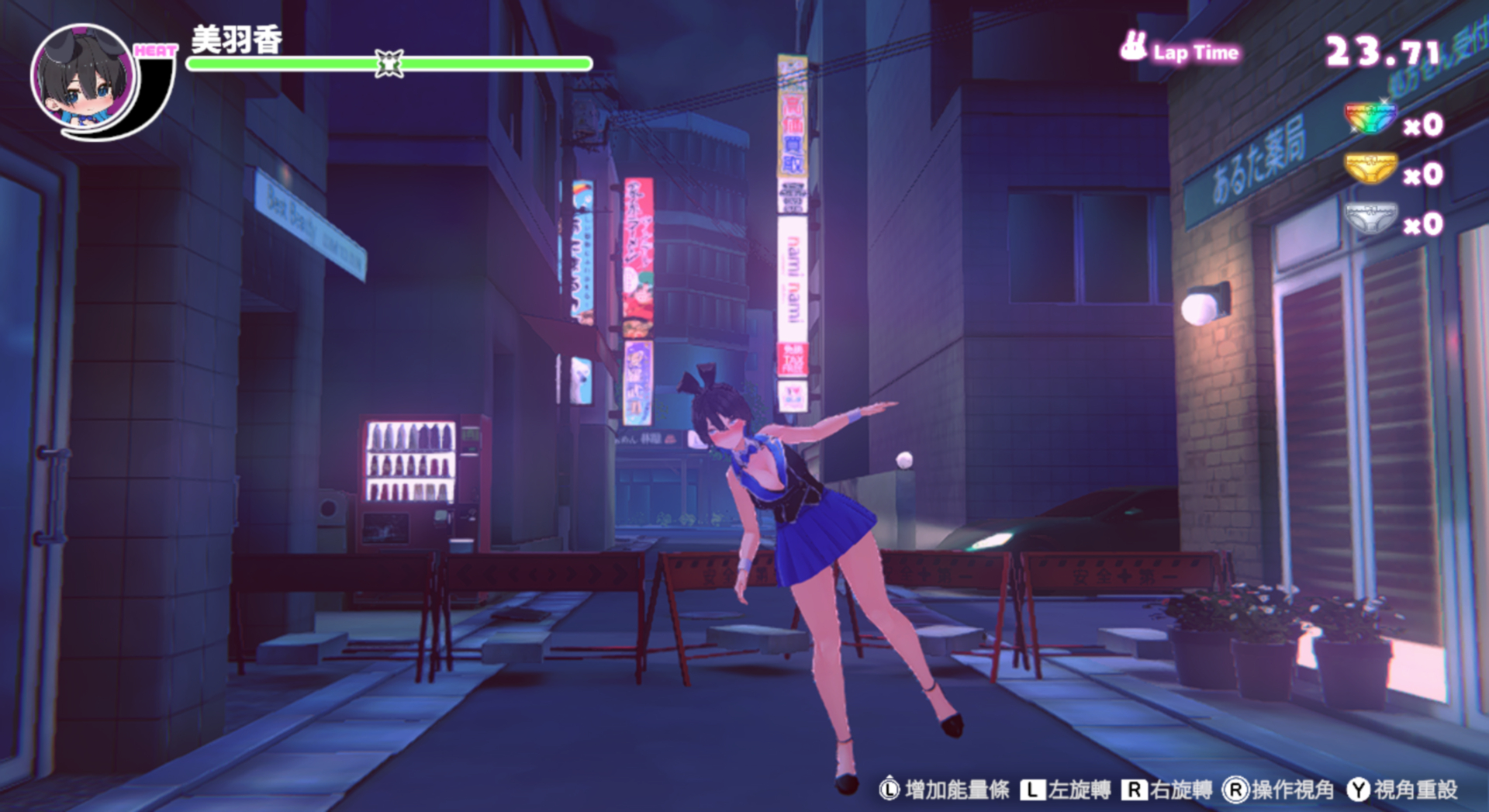Select the silver panties collectible icon
The width and height of the screenshot is (1489, 812).
(1370, 219)
